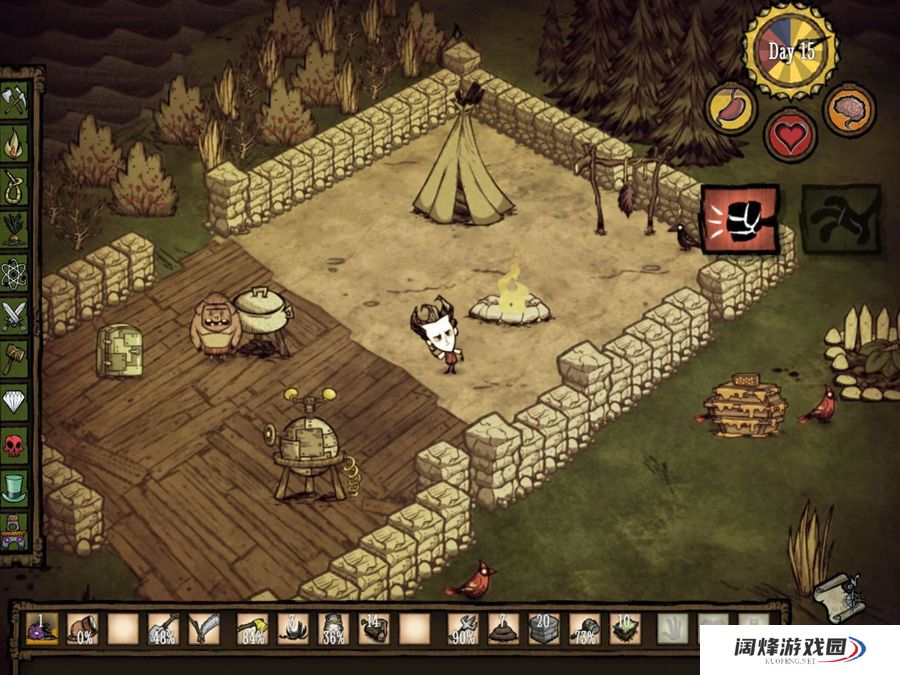Open the Magic tab with red skull

pyautogui.click(x=14, y=444)
